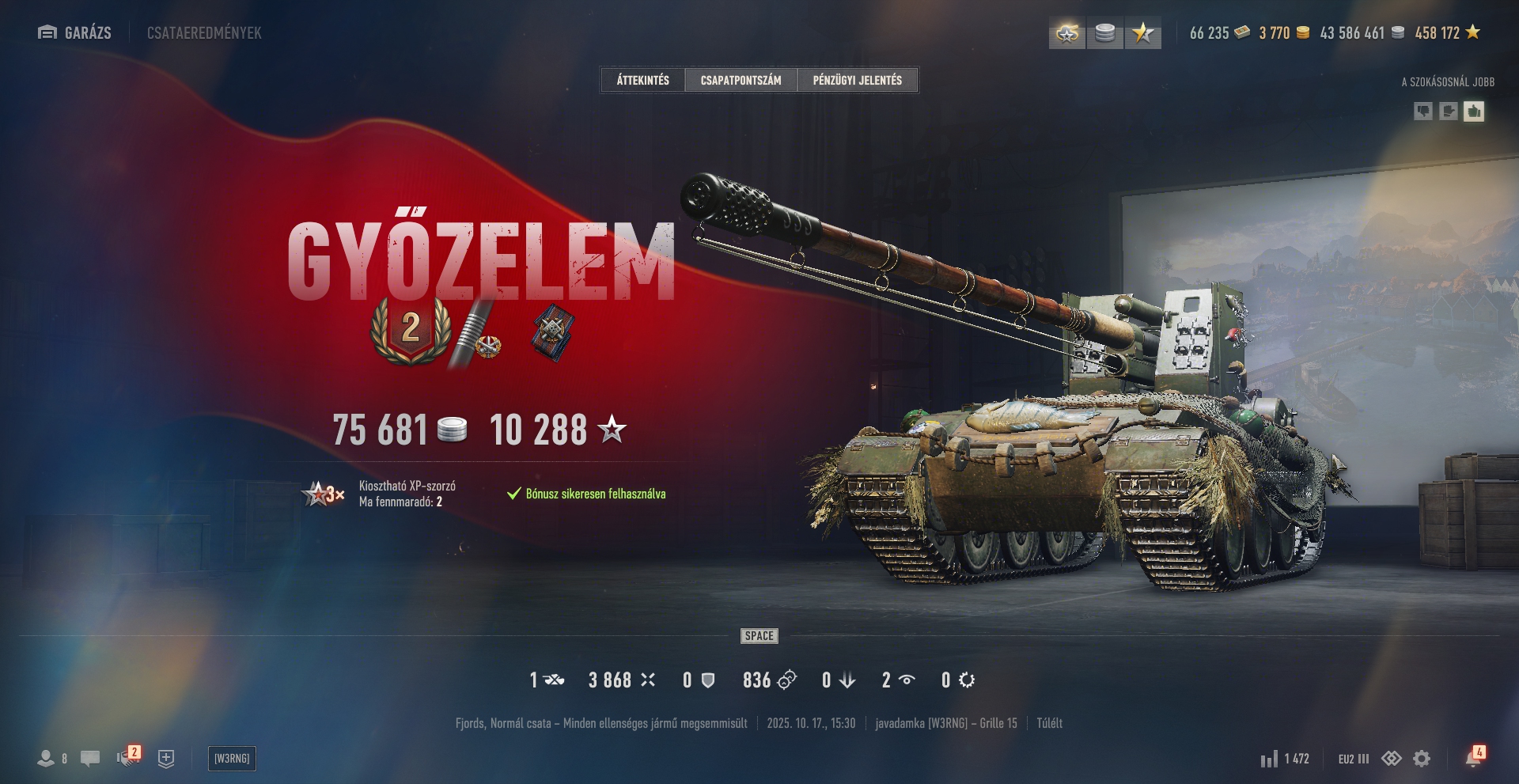
Task: Open the gear settings menu
Action: [x=1422, y=759]
